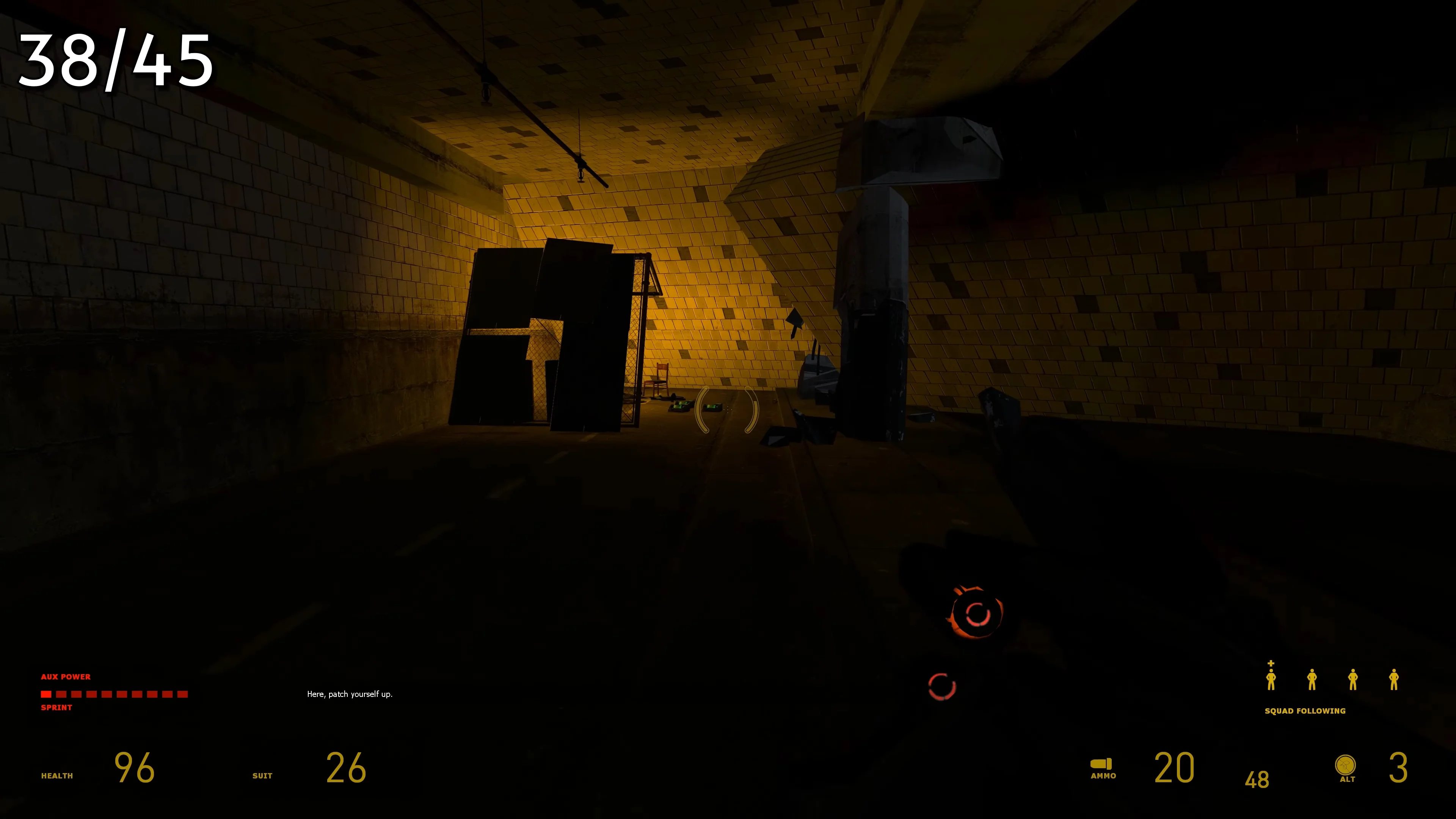
Task: Click the 'Here, patch yourself up.' caption
Action: (x=349, y=694)
